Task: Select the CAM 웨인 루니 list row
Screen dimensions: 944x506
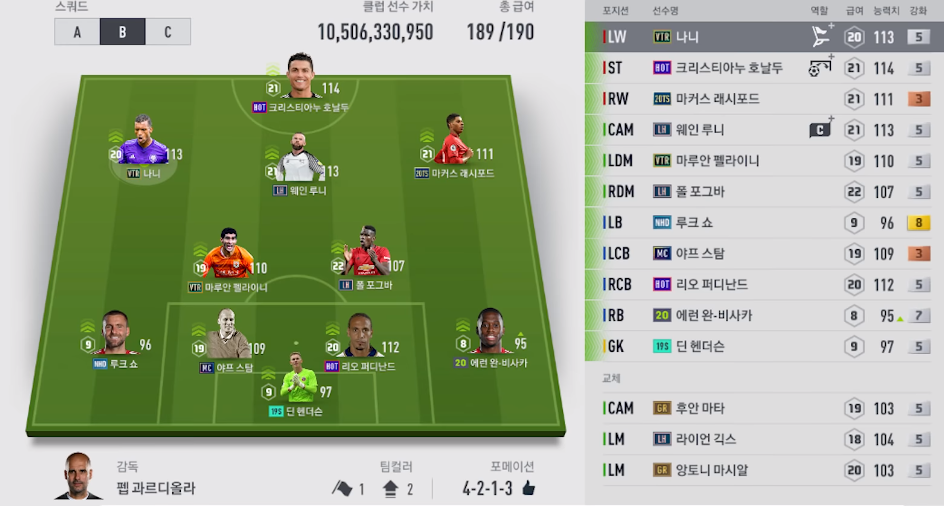Action: tap(764, 130)
